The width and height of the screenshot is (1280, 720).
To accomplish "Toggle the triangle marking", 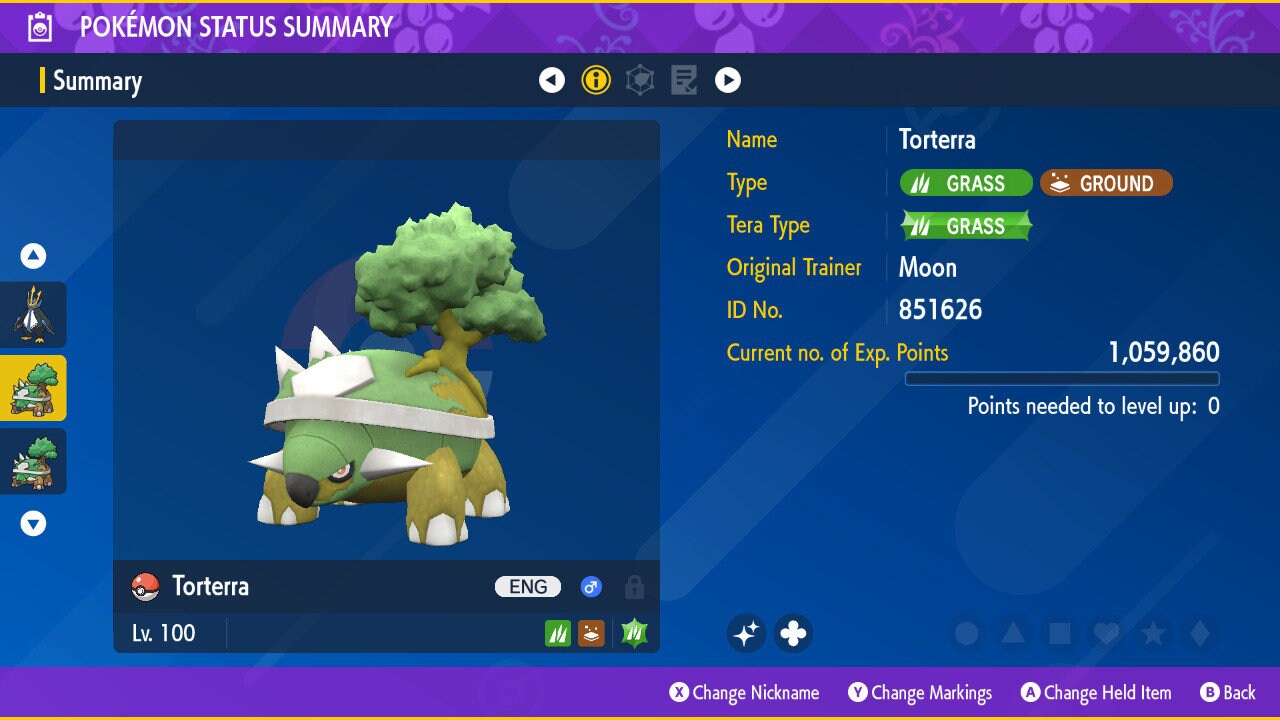I will (x=1013, y=633).
